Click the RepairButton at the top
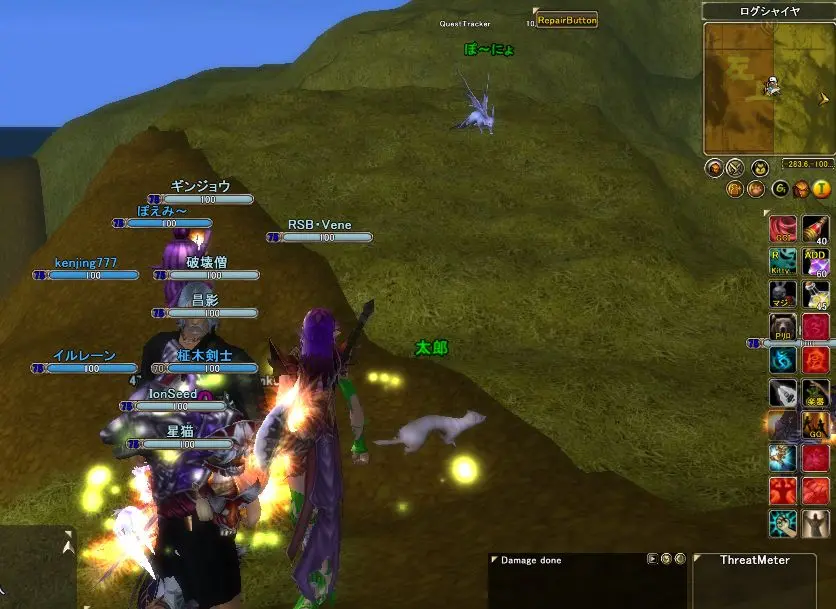This screenshot has width=836, height=609. [x=566, y=20]
